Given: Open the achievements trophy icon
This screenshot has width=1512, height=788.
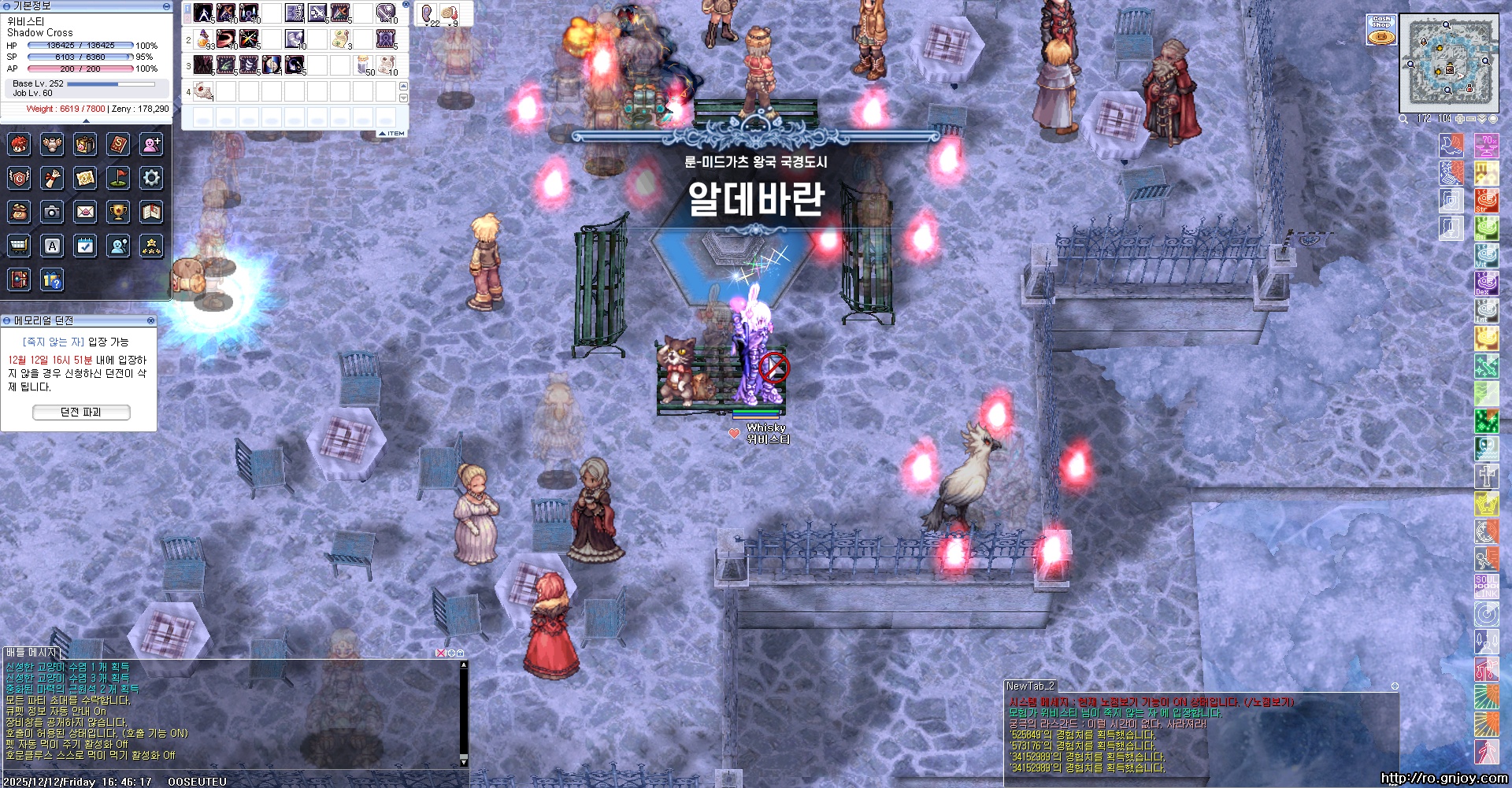Looking at the screenshot, I should click(117, 212).
